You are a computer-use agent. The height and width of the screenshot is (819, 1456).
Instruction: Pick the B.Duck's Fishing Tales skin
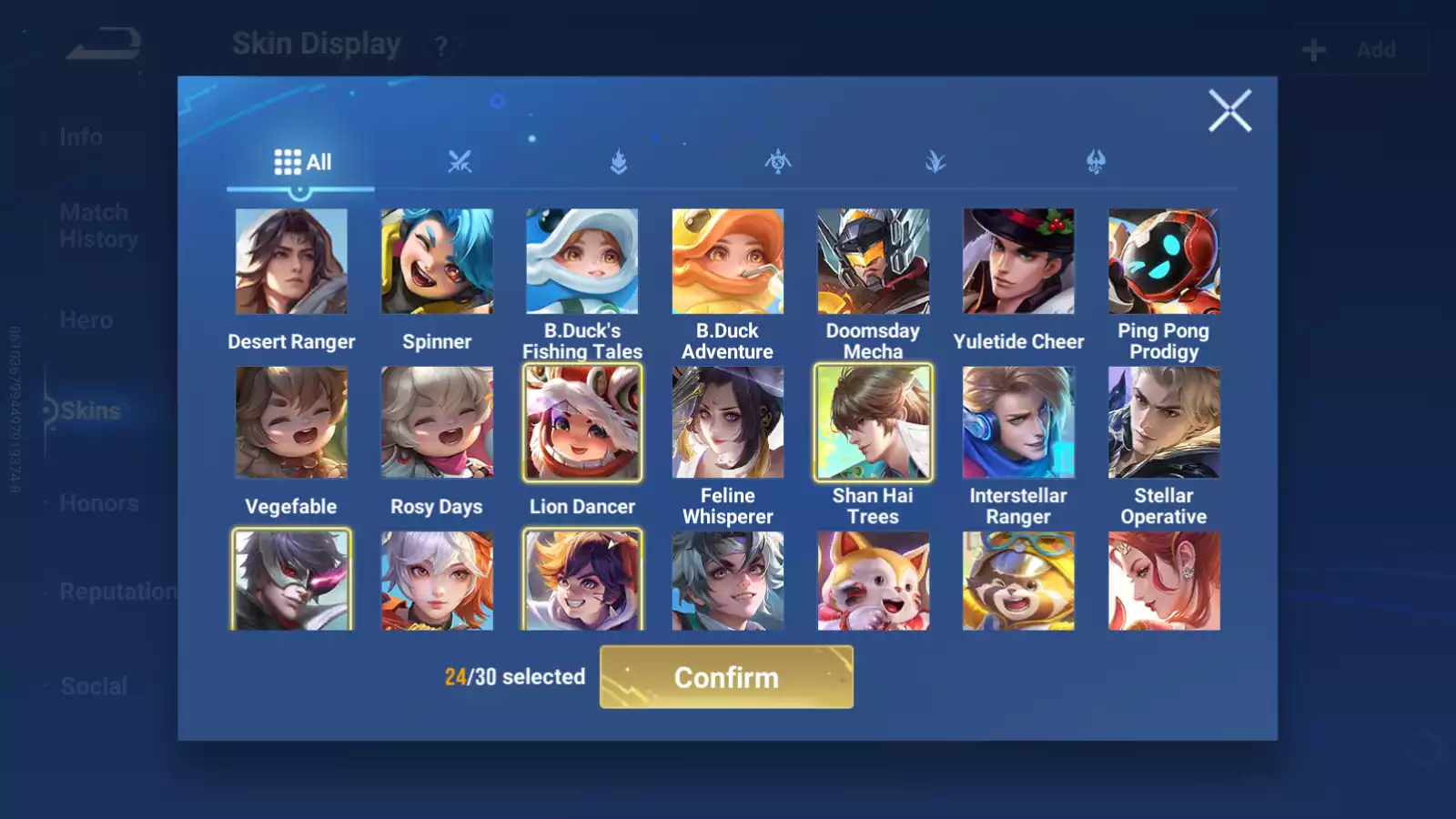(582, 262)
